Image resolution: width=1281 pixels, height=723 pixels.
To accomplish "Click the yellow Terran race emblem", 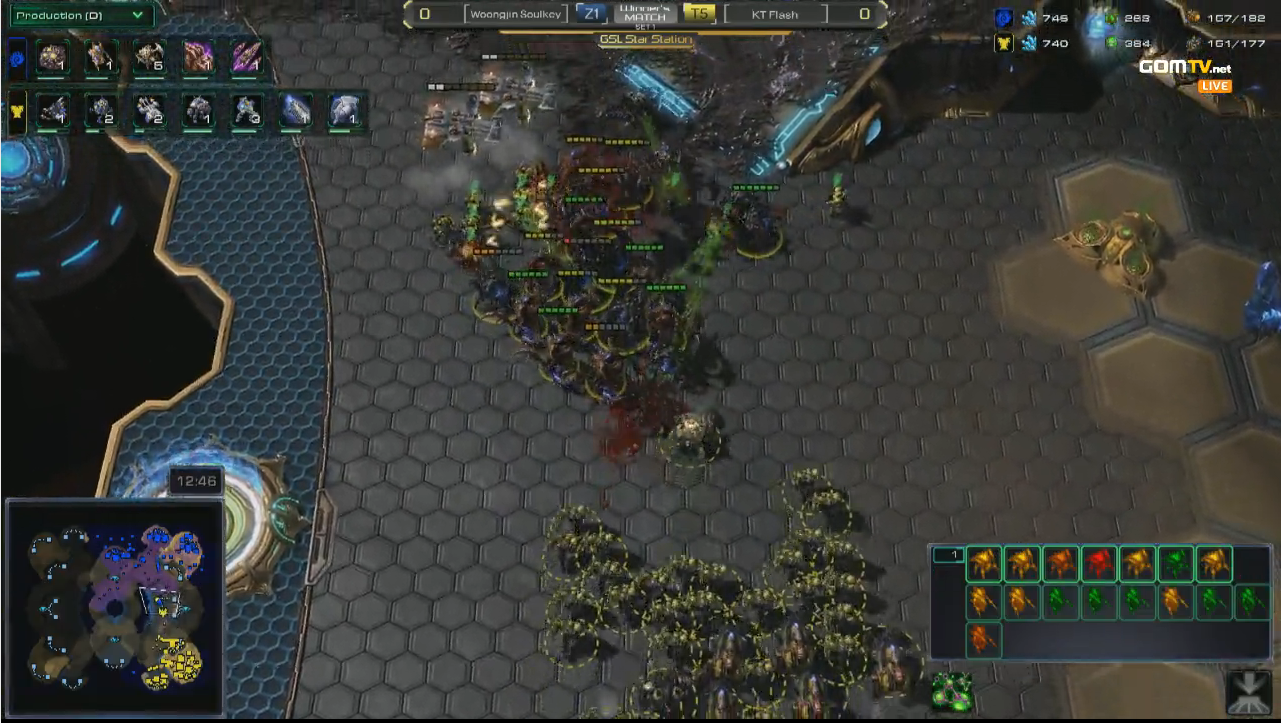I will (16, 110).
